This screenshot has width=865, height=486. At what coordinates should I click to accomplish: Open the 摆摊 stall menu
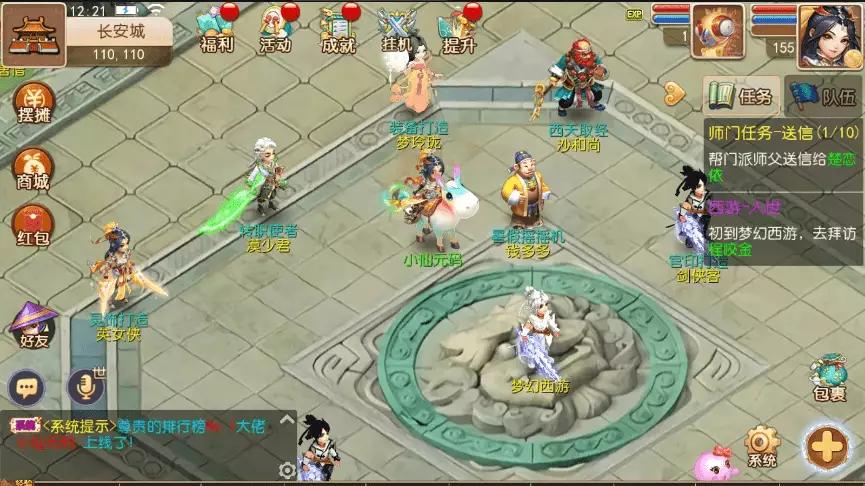click(35, 103)
